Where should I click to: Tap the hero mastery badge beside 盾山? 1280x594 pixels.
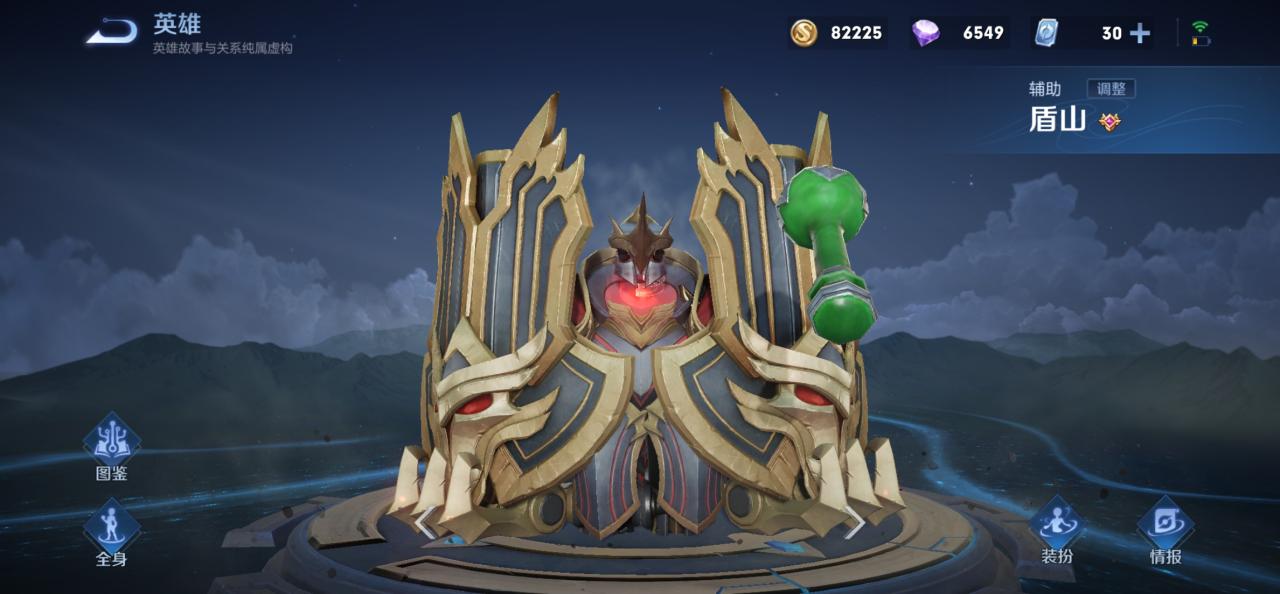click(1110, 122)
